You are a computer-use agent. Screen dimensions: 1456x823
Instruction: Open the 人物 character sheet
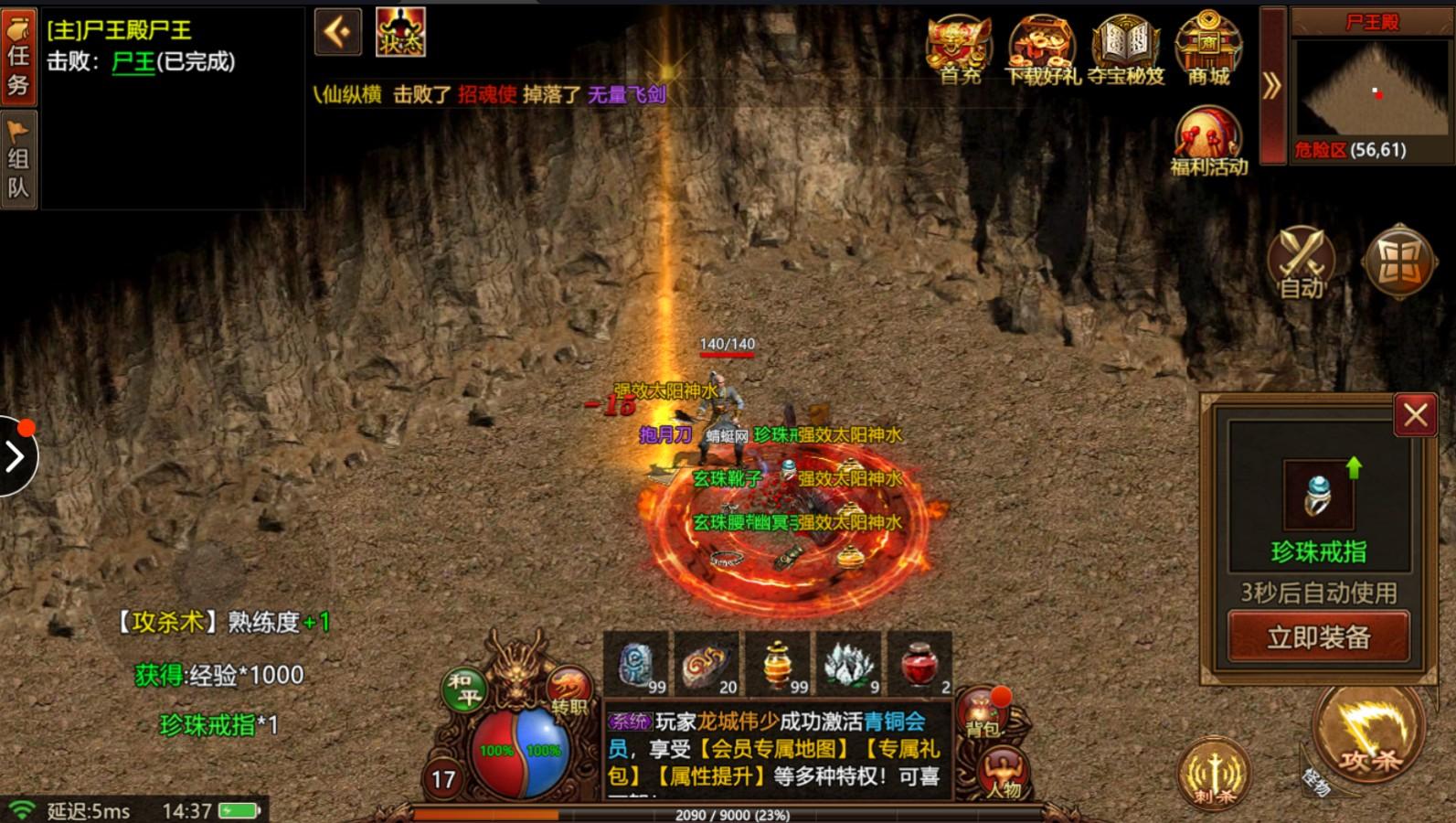coord(1002,774)
